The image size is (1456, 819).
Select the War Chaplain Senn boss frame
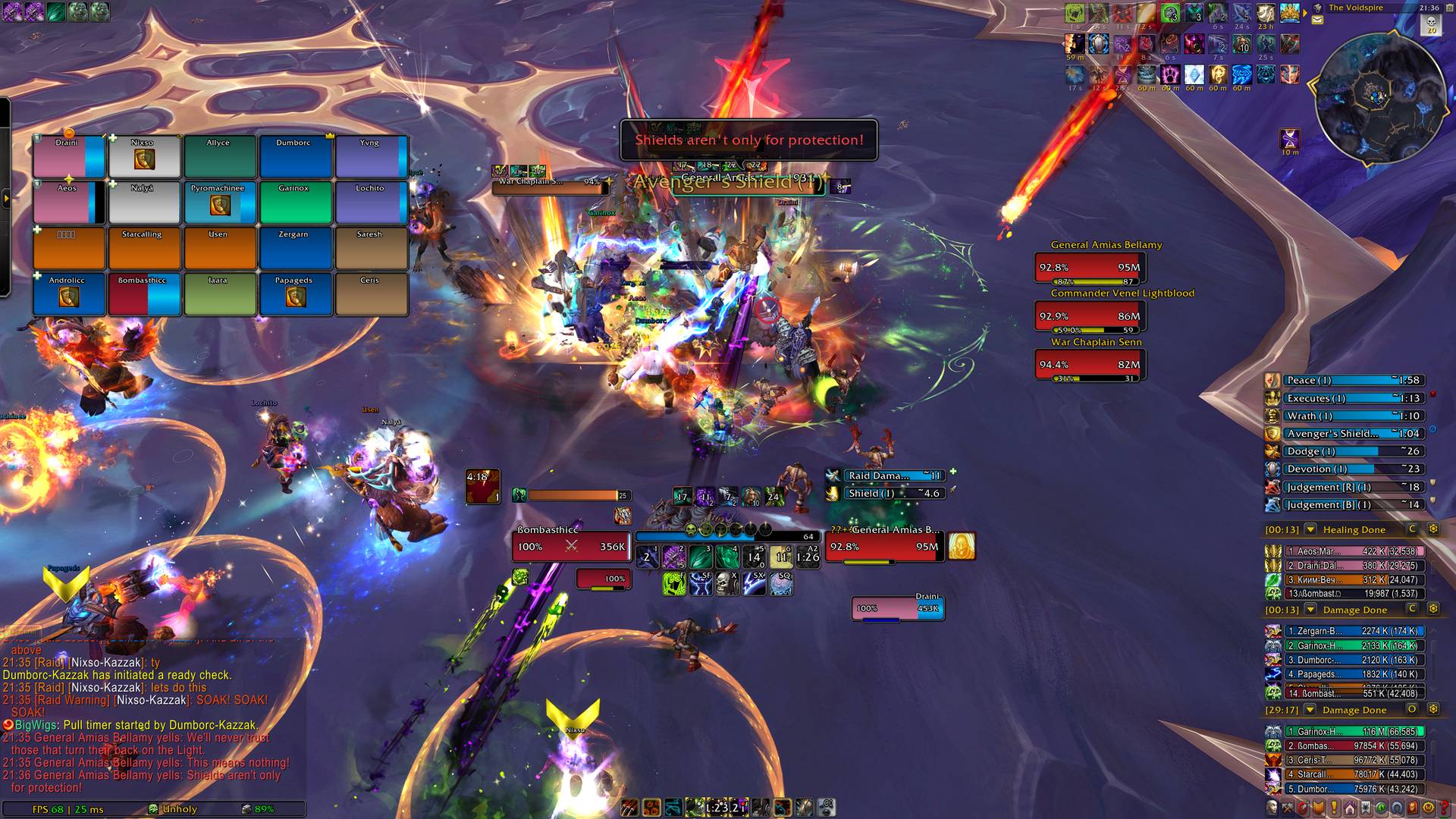pyautogui.click(x=1090, y=365)
